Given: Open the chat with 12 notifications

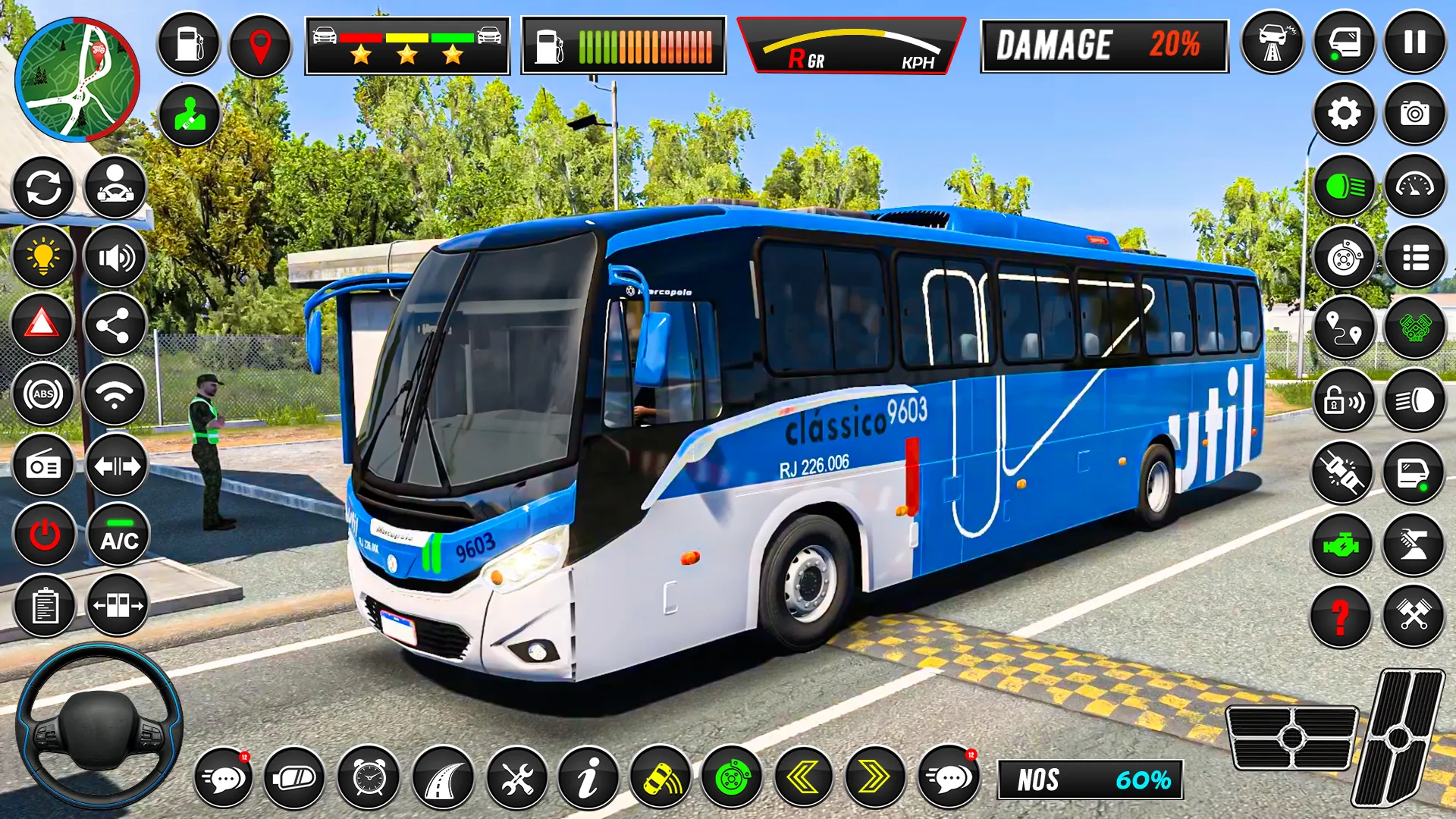Looking at the screenshot, I should 224,777.
